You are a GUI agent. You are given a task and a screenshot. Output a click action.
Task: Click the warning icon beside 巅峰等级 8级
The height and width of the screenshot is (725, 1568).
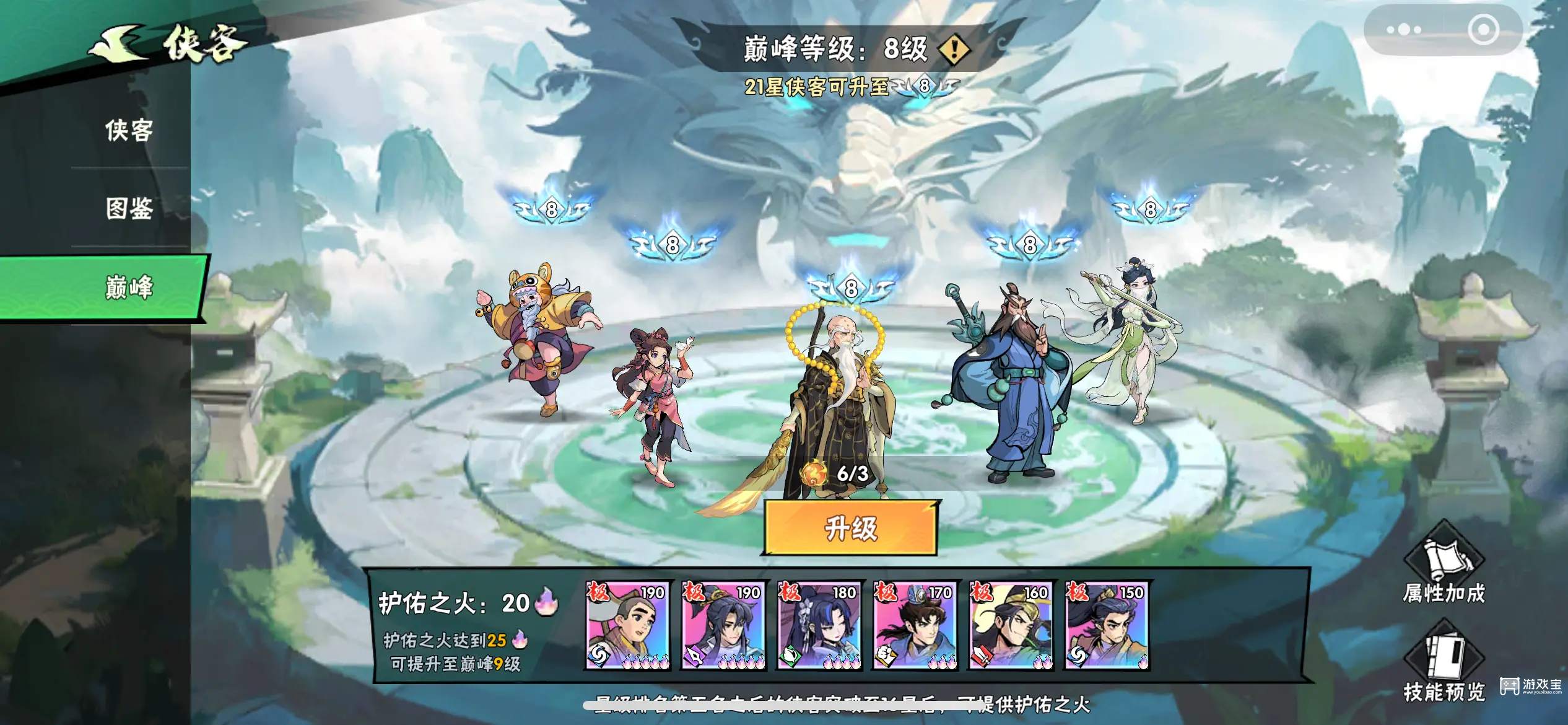[954, 50]
